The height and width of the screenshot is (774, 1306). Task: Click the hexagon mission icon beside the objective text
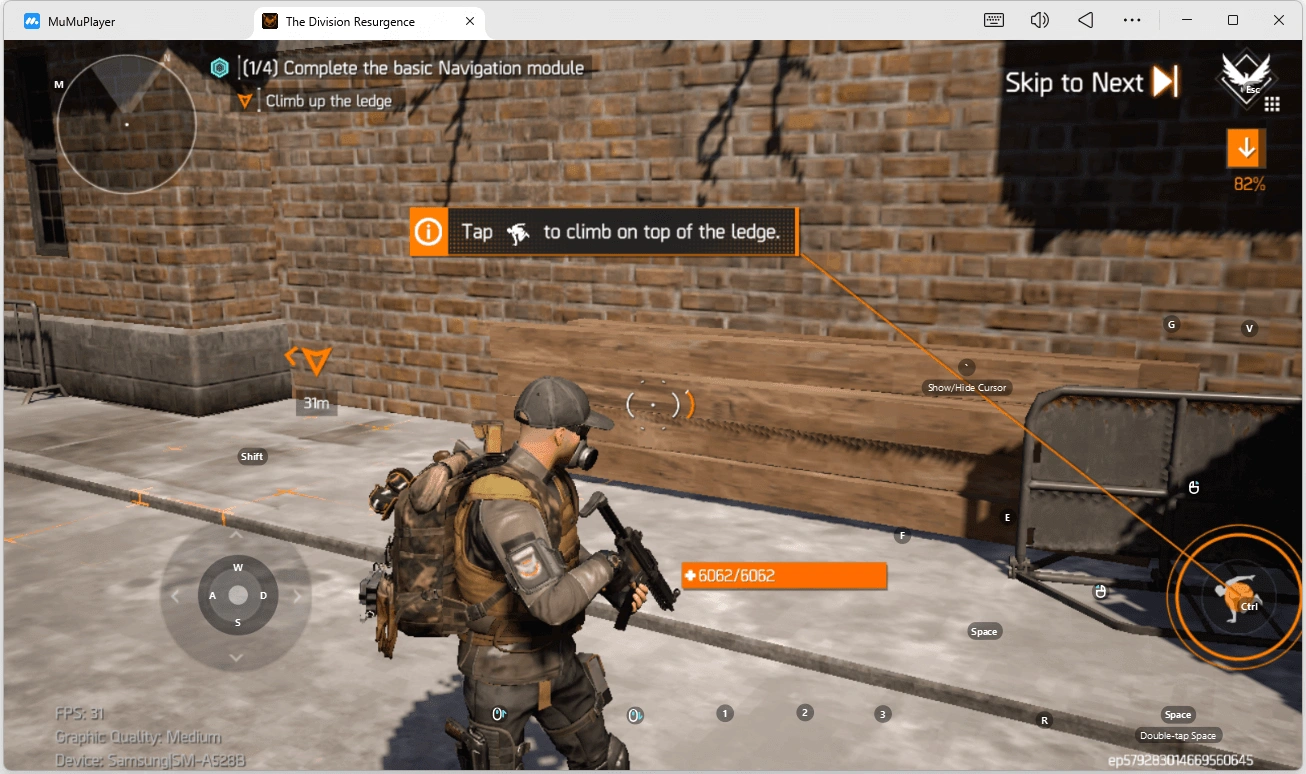[218, 67]
